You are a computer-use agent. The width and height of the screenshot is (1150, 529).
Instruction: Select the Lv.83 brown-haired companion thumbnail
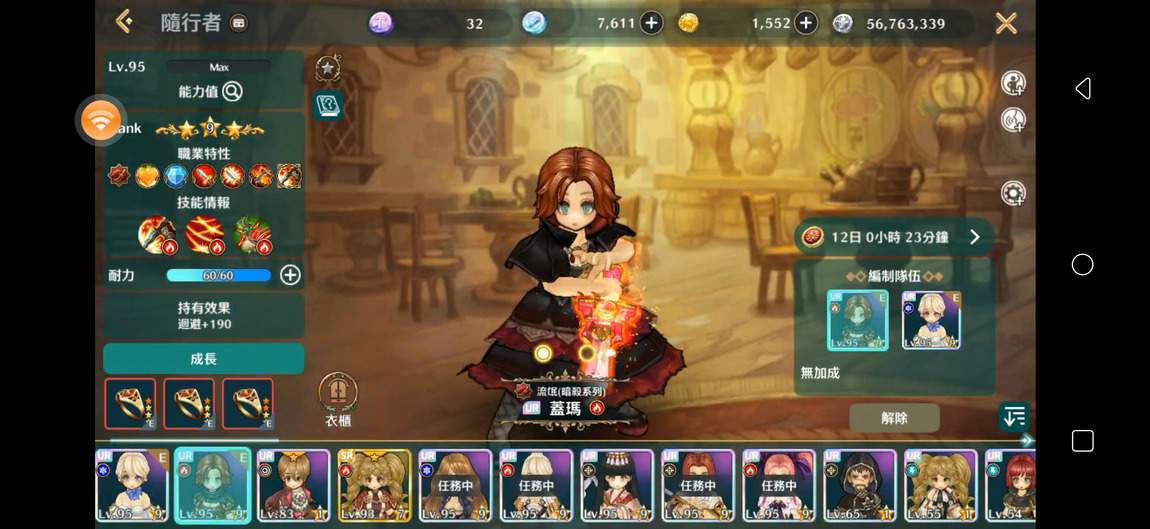point(294,485)
